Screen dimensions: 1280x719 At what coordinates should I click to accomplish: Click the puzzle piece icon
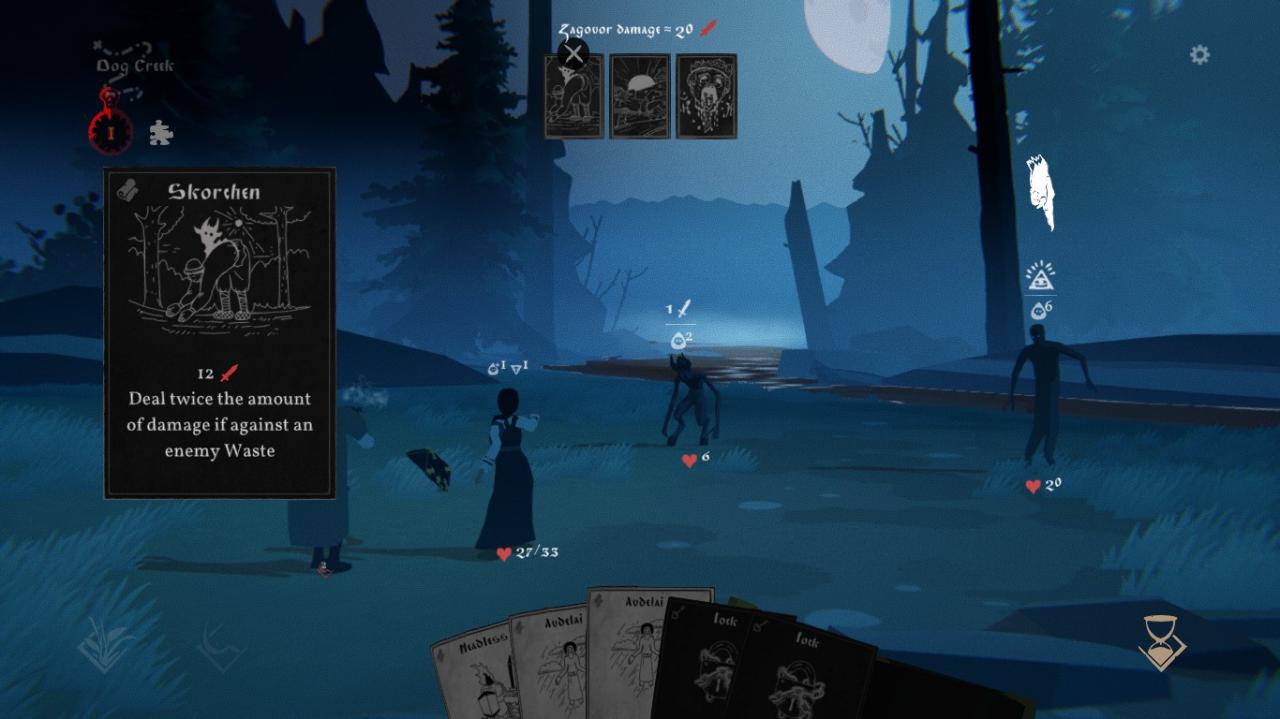(x=160, y=133)
